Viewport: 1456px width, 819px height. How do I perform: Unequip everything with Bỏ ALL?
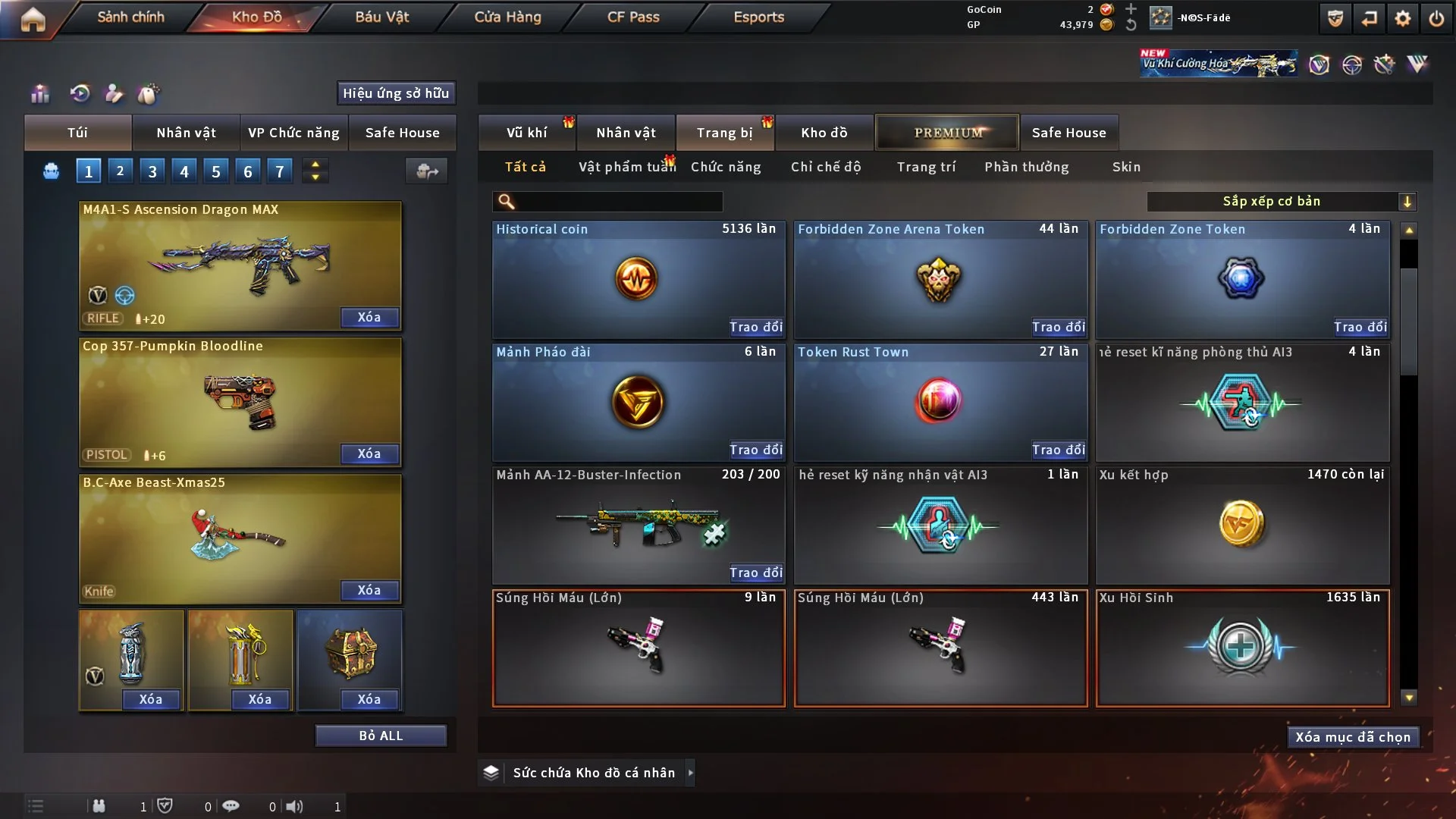click(x=381, y=736)
